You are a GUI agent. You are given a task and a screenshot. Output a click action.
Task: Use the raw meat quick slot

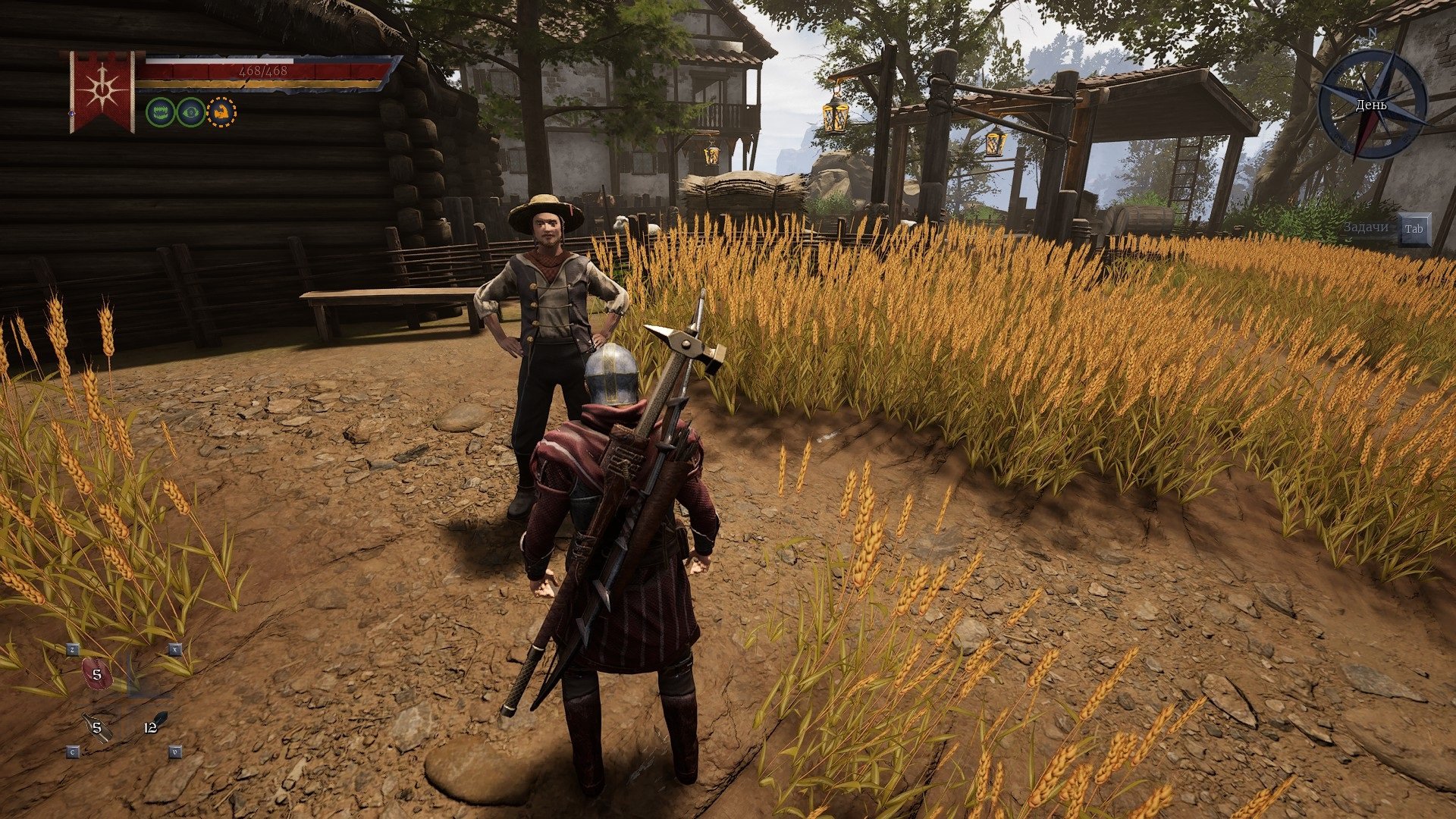[x=96, y=674]
